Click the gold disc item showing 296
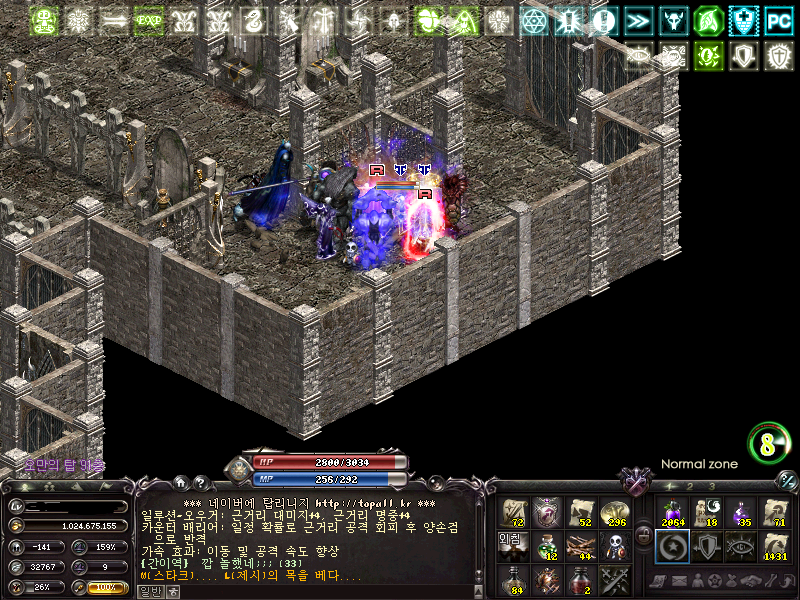 coord(616,512)
